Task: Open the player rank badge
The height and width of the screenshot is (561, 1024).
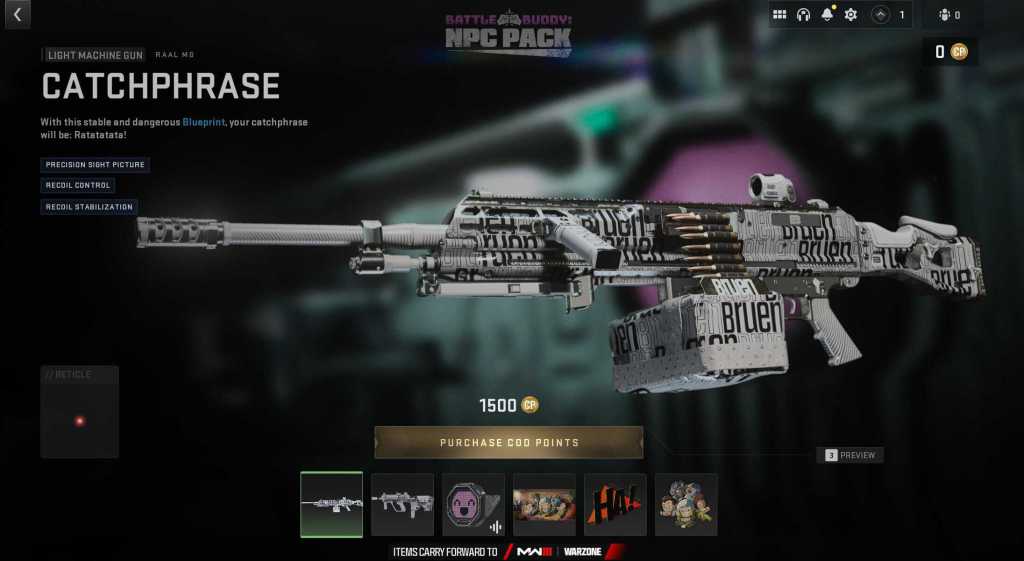Action: point(881,15)
